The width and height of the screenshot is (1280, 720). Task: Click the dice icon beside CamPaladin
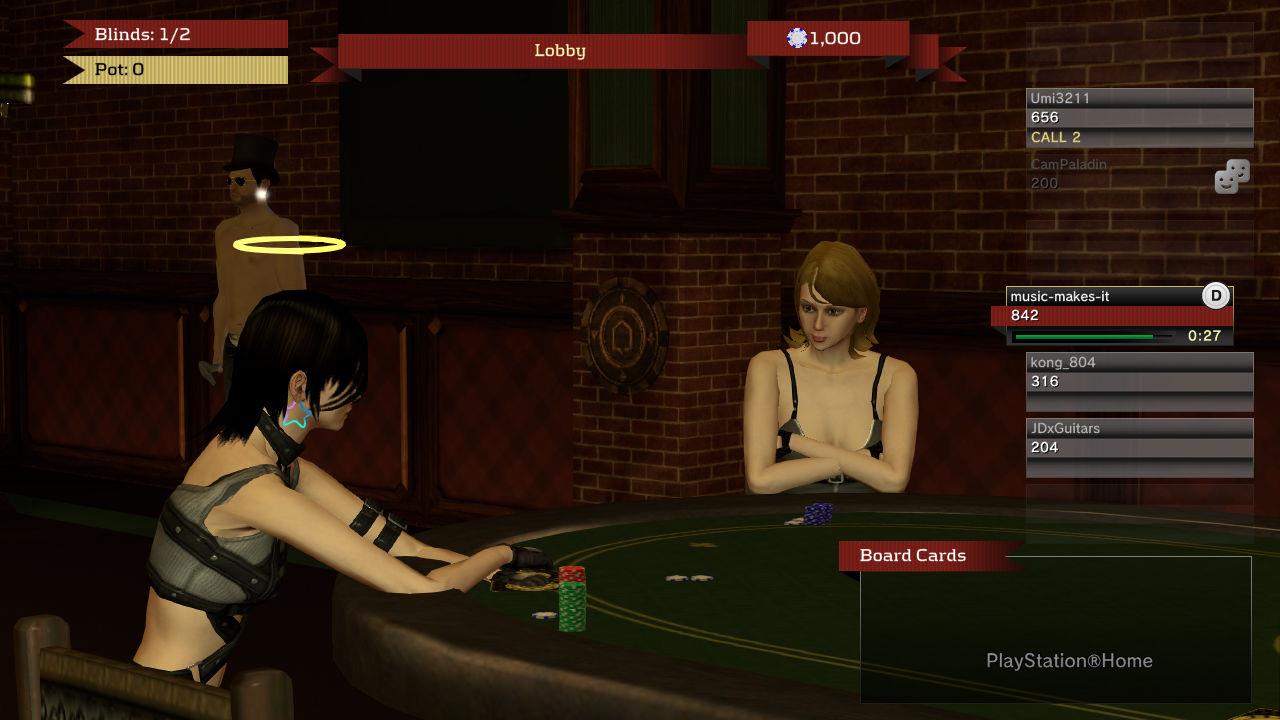coord(1232,177)
